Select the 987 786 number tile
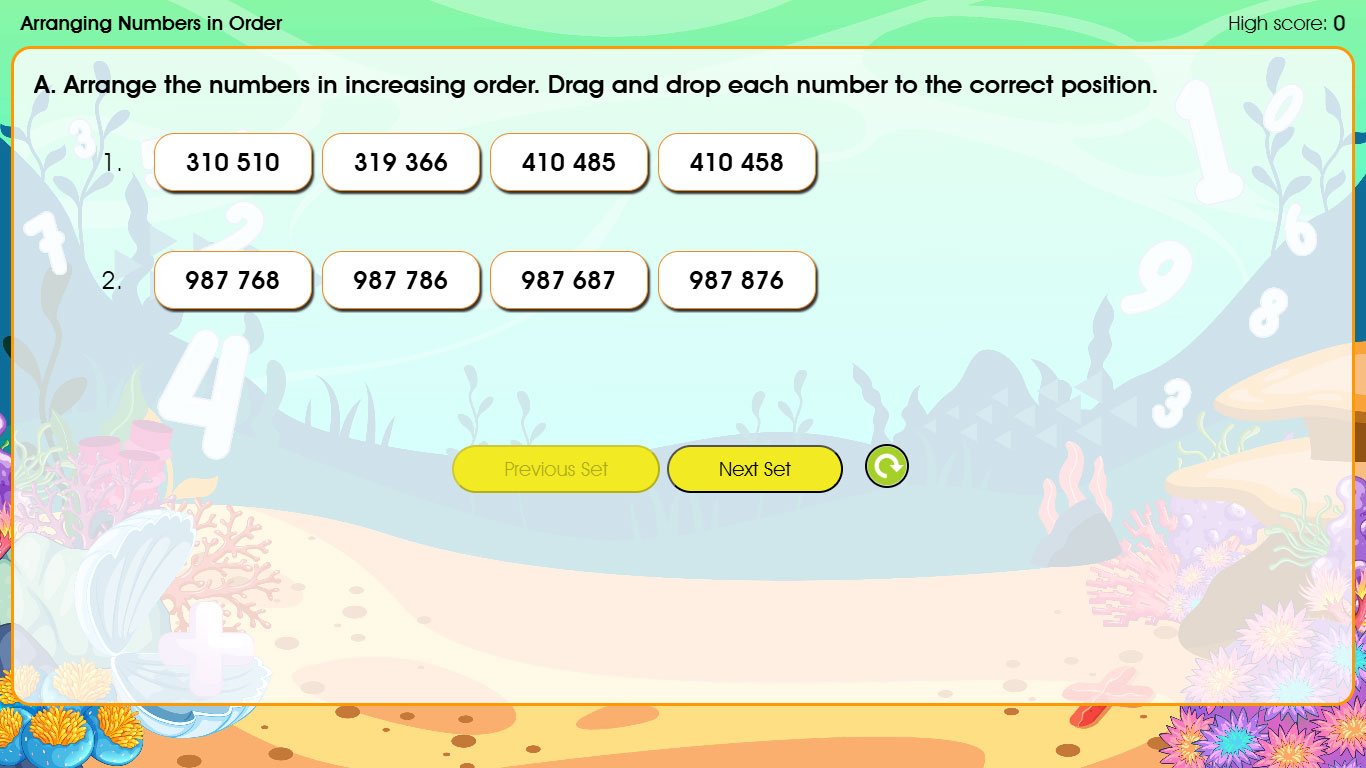1366x768 pixels. tap(401, 280)
